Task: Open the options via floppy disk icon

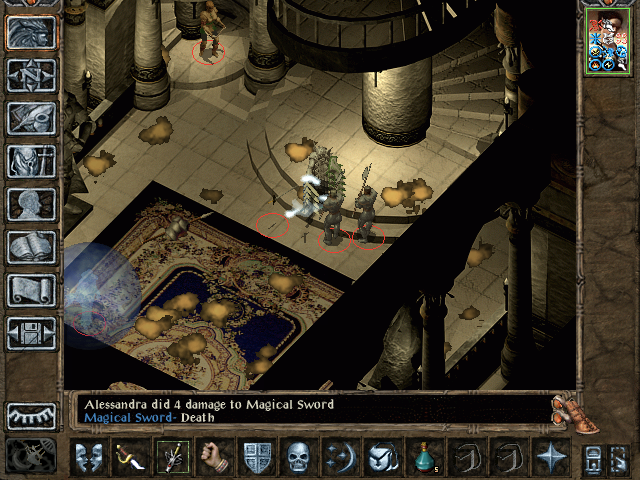Action: pyautogui.click(x=32, y=333)
